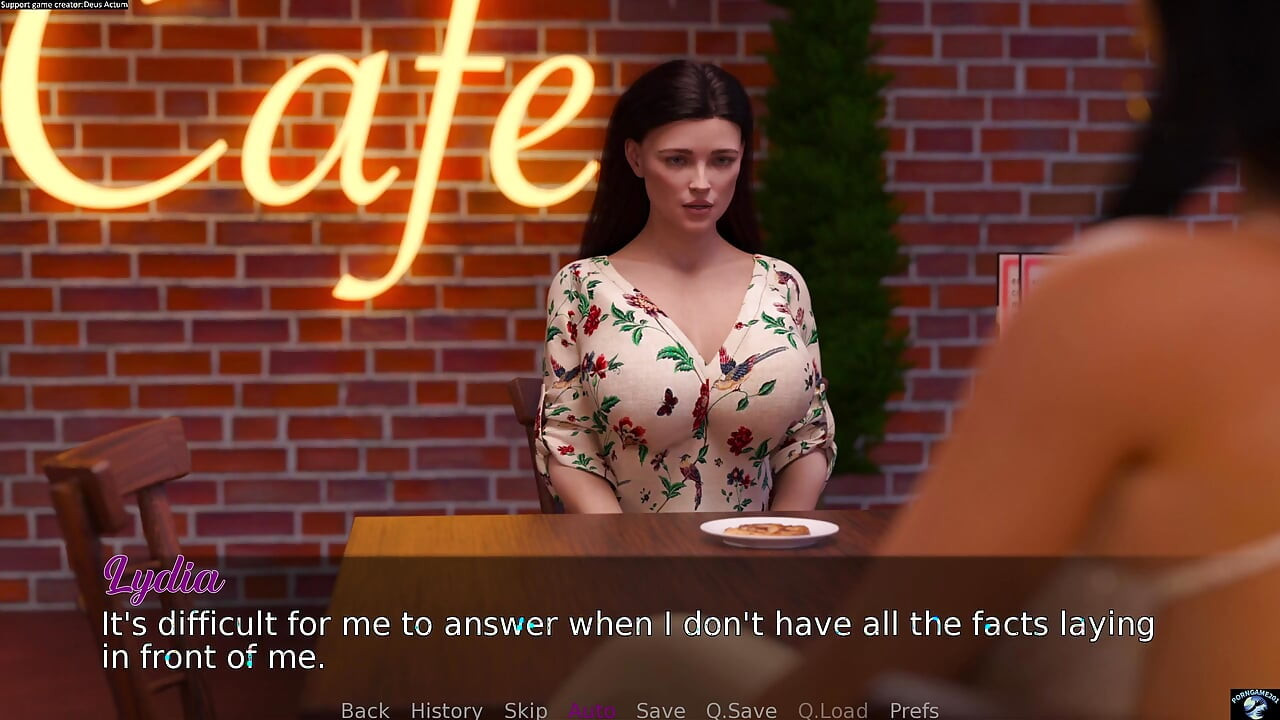Open the Save game screen
Image resolution: width=1280 pixels, height=720 pixels.
pos(660,710)
